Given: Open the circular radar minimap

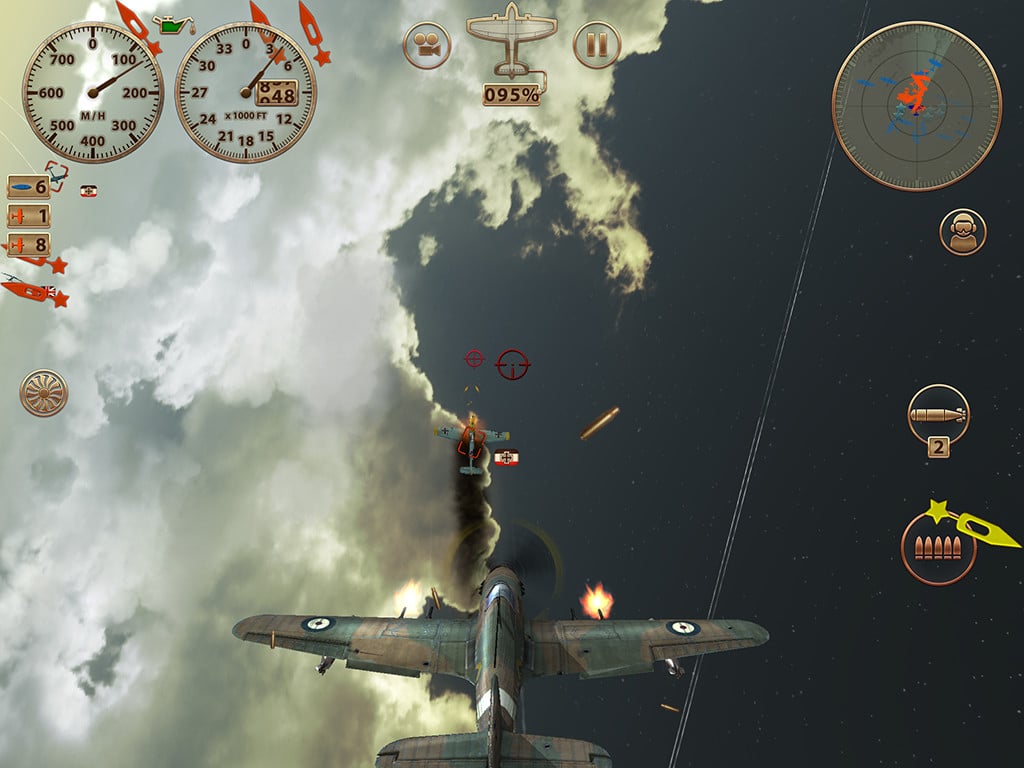Looking at the screenshot, I should (x=916, y=106).
